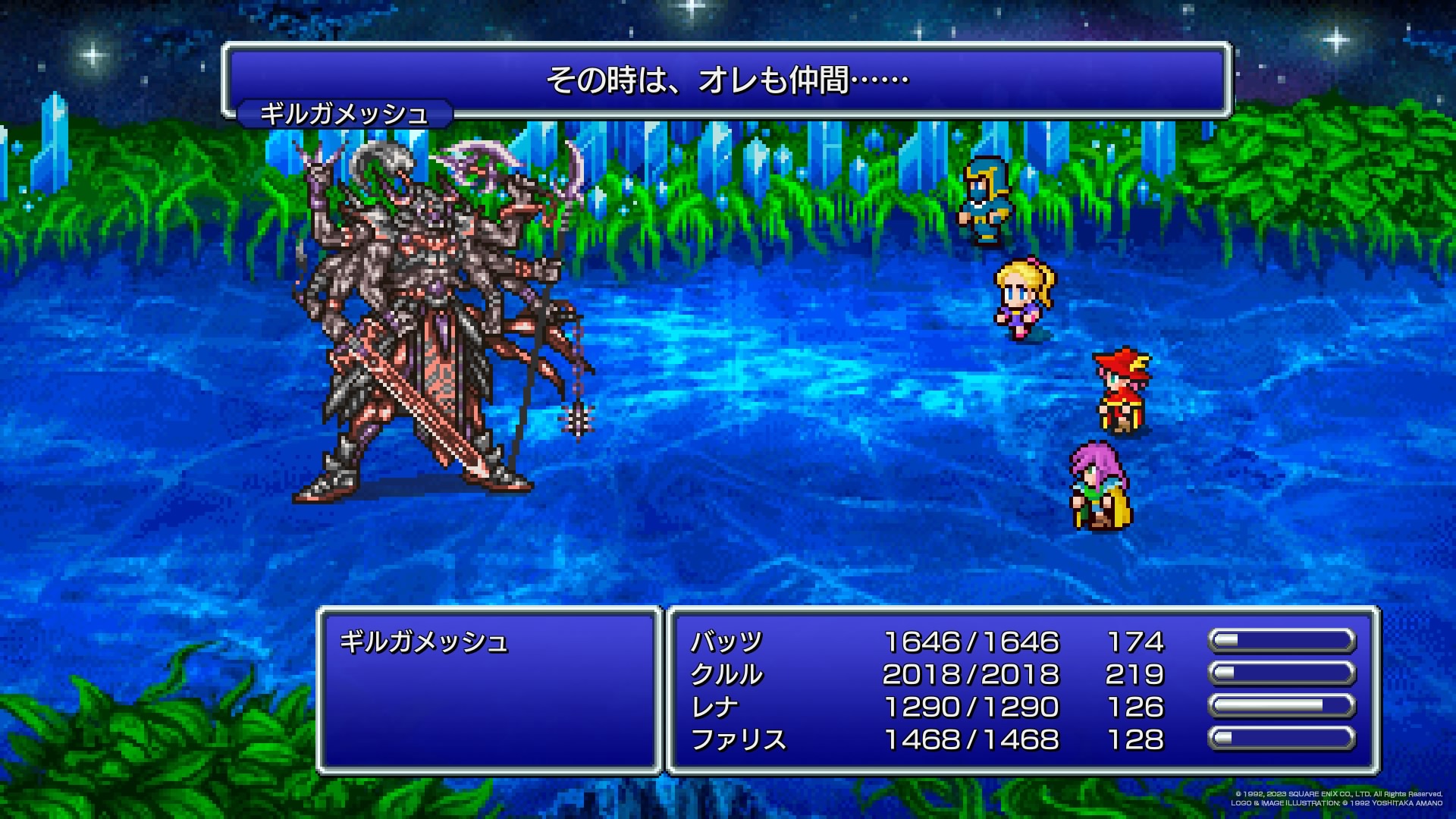Select ファリス's row in the party window
Viewport: 1456px width, 819px height.
click(738, 740)
